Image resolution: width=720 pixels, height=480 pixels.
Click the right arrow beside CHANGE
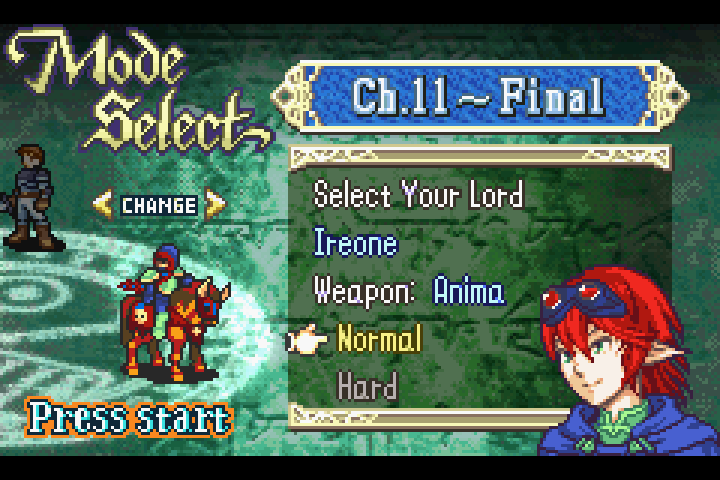215,205
